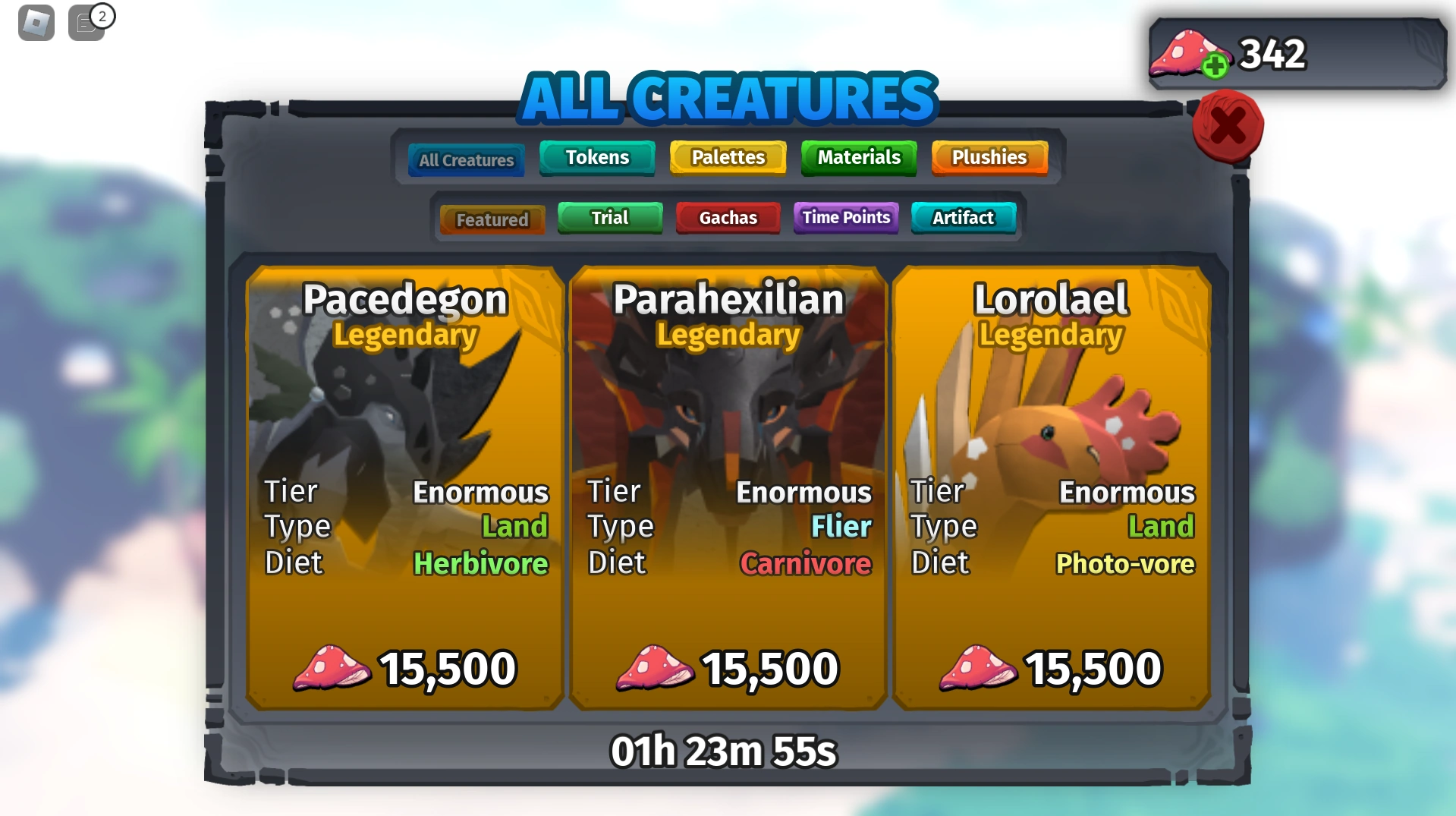
Task: Toggle the Featured filter
Action: pos(492,219)
